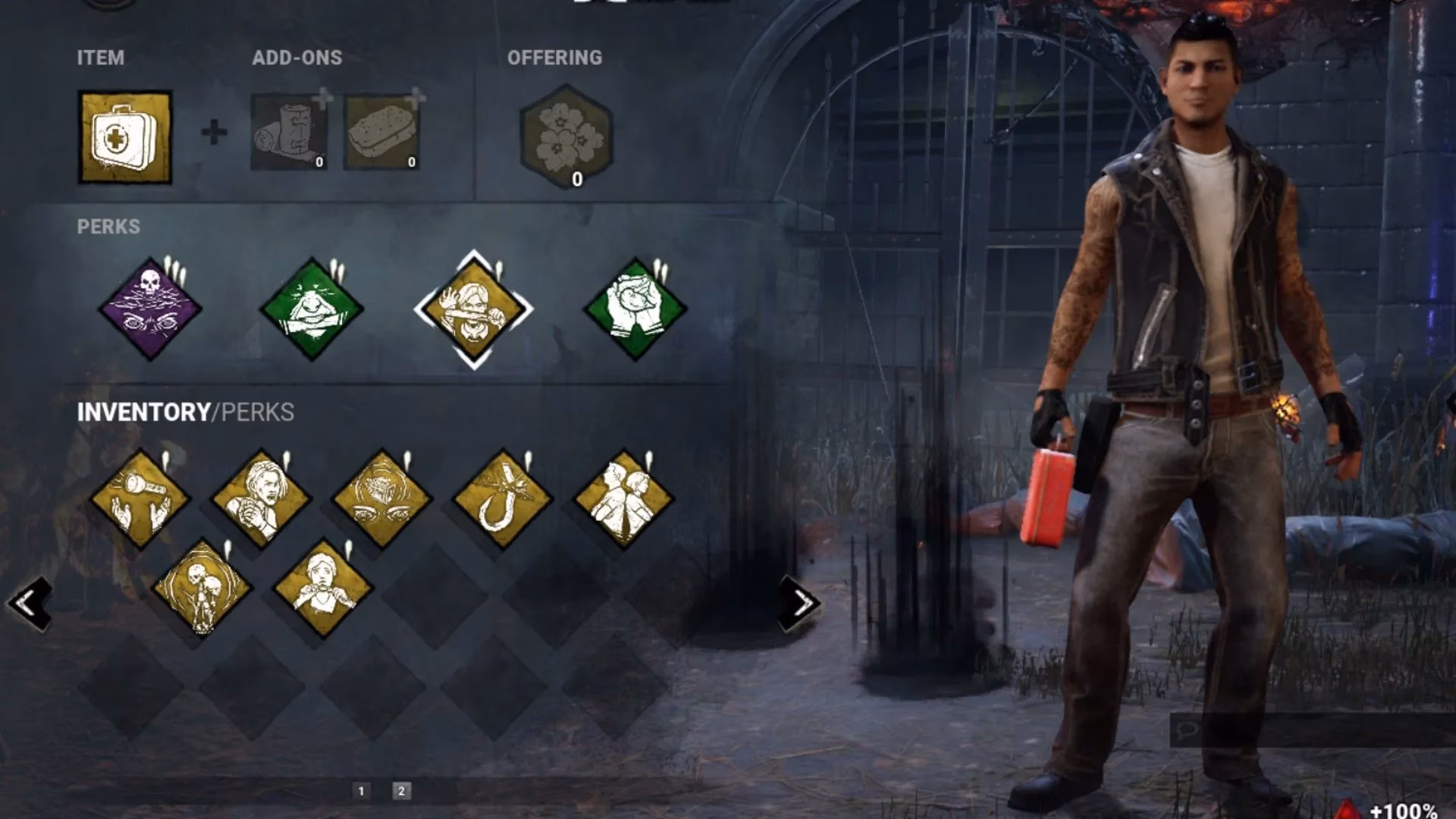This screenshot has height=819, width=1456.
Task: Select the purple skull perk slot
Action: (150, 309)
